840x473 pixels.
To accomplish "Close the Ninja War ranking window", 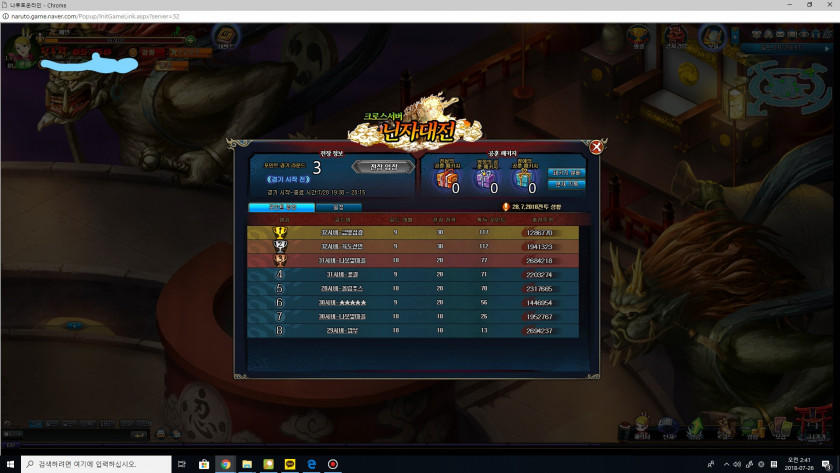I will 596,147.
